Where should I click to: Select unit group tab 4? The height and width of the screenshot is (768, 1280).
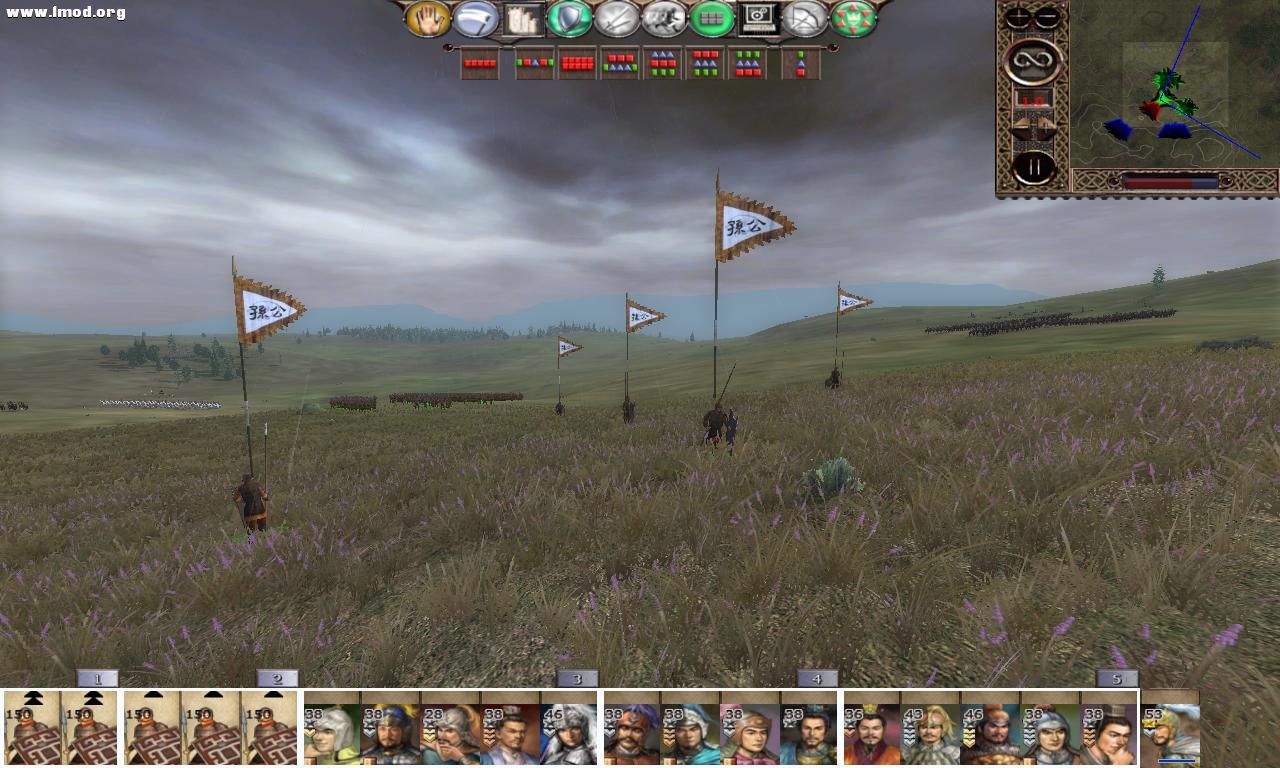(818, 678)
